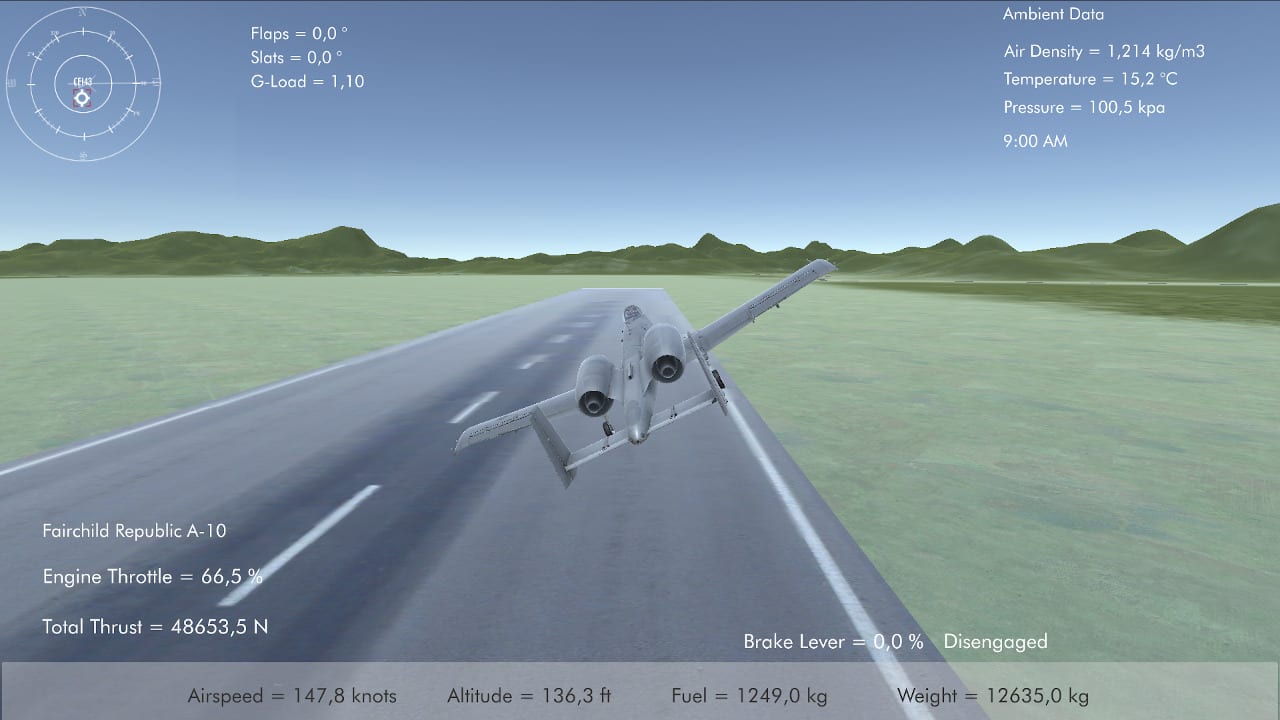This screenshot has height=720, width=1280.
Task: Click the Total Thrust value readout
Action: point(157,627)
